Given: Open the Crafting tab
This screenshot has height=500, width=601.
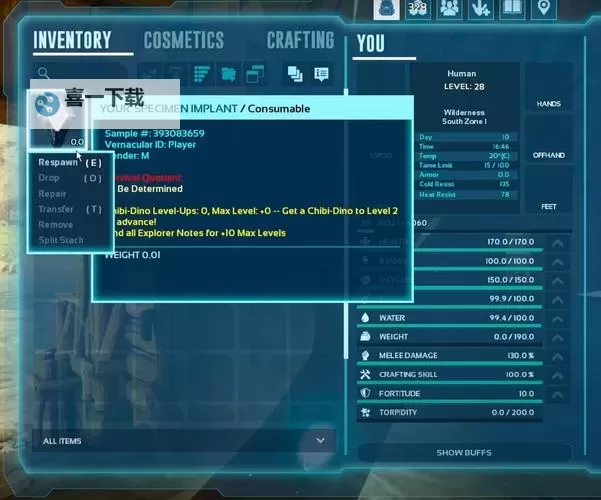Looking at the screenshot, I should coord(299,41).
